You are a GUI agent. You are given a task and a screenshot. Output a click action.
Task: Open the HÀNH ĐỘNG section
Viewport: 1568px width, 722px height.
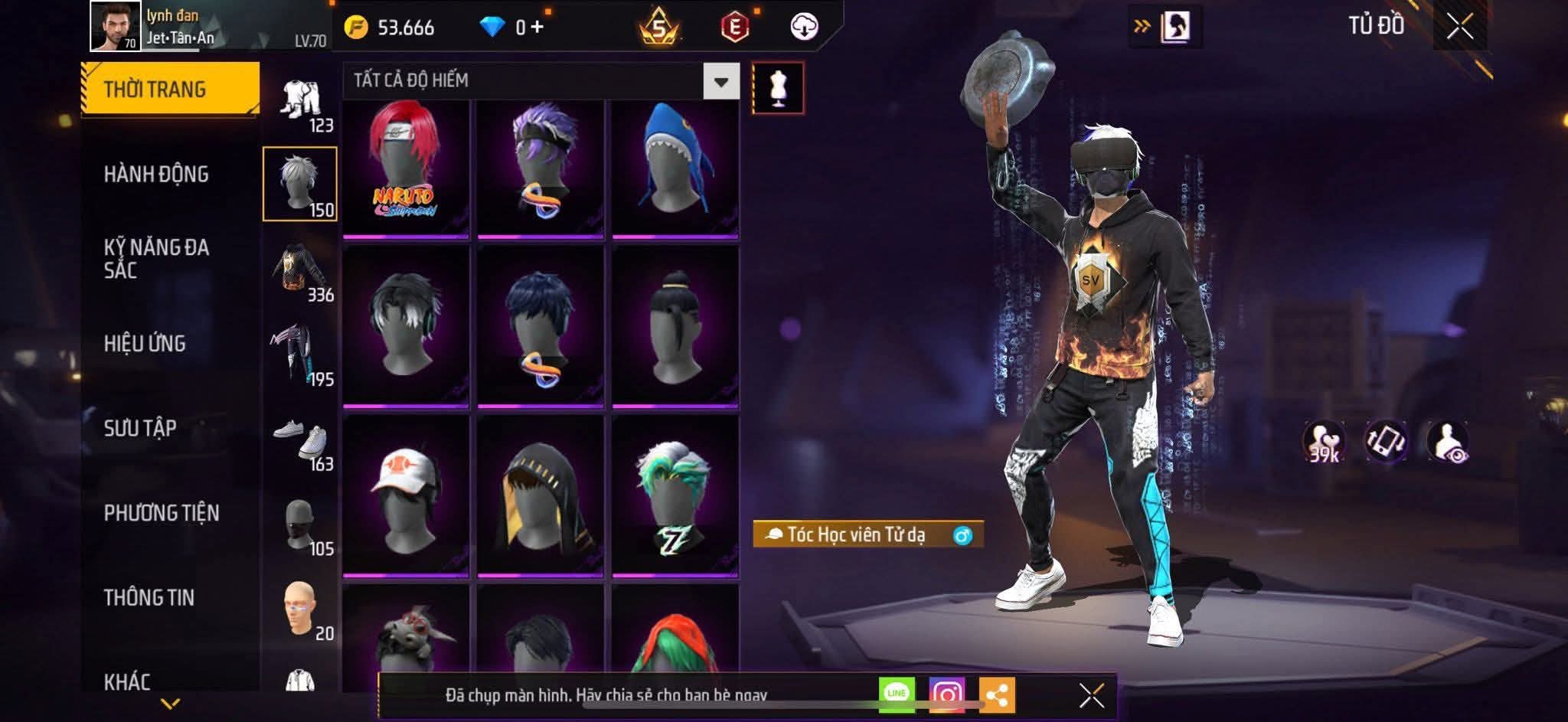[x=156, y=175]
